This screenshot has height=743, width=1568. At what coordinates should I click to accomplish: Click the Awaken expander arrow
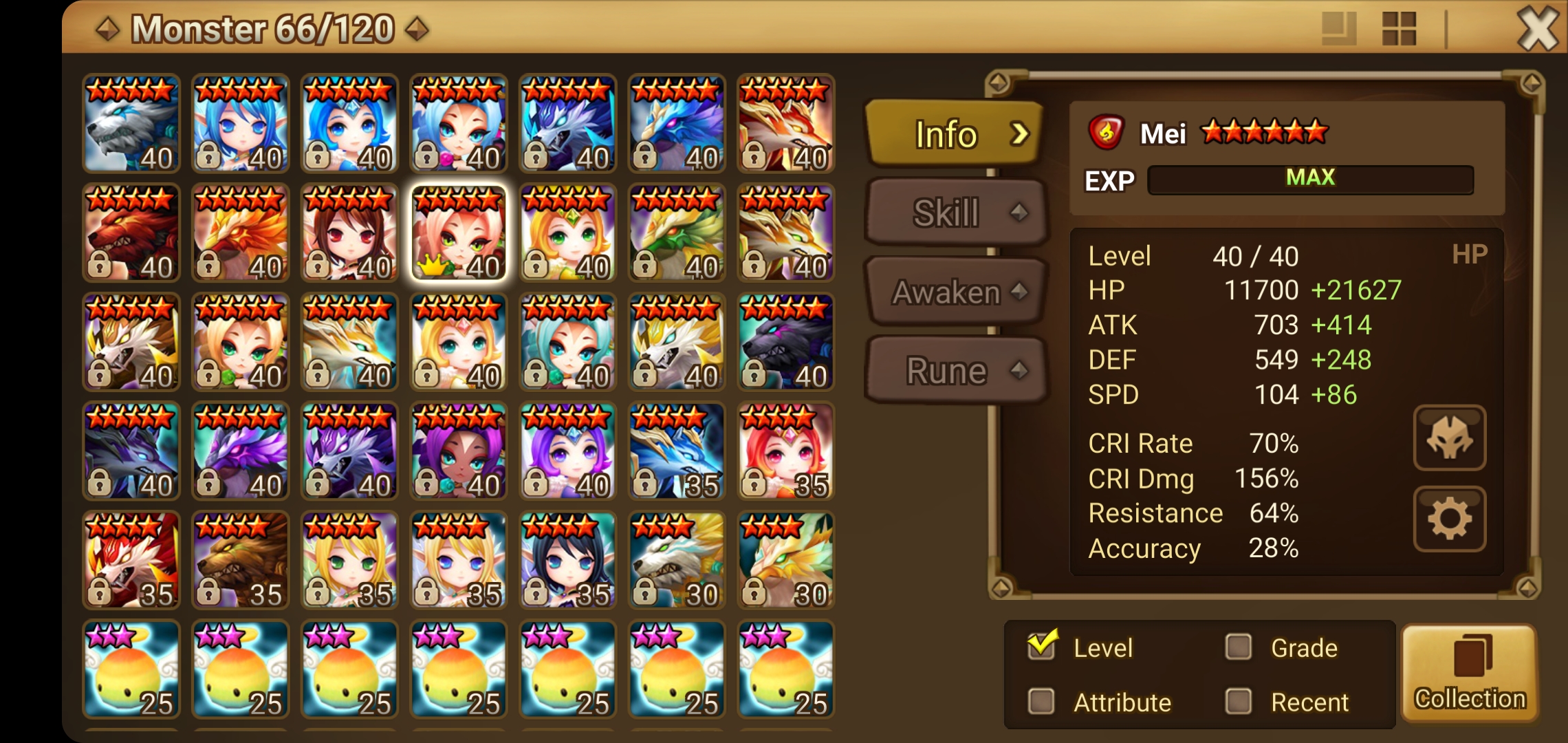point(1019,292)
